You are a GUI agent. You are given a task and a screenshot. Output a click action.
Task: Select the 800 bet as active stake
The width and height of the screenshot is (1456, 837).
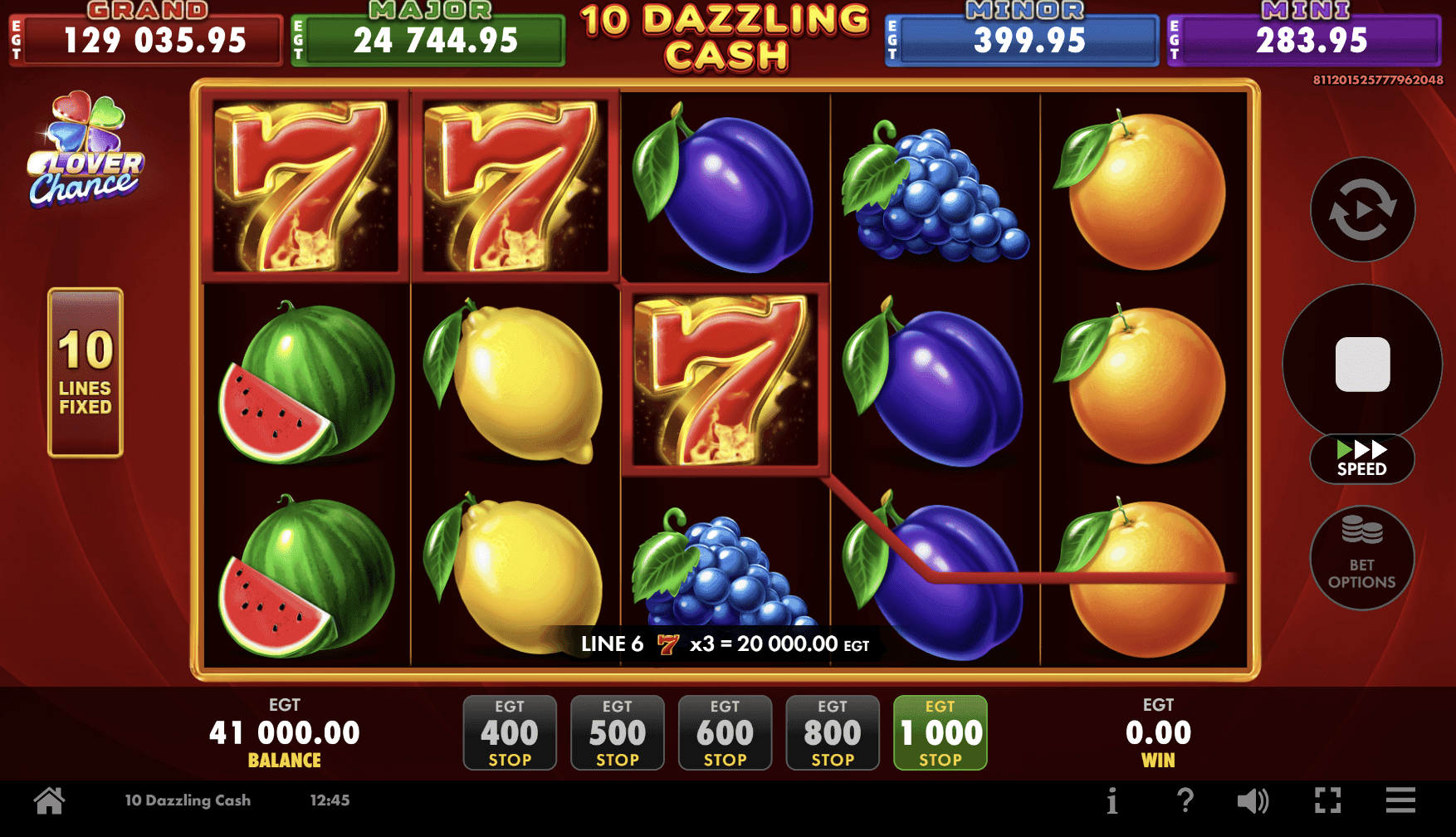point(832,733)
